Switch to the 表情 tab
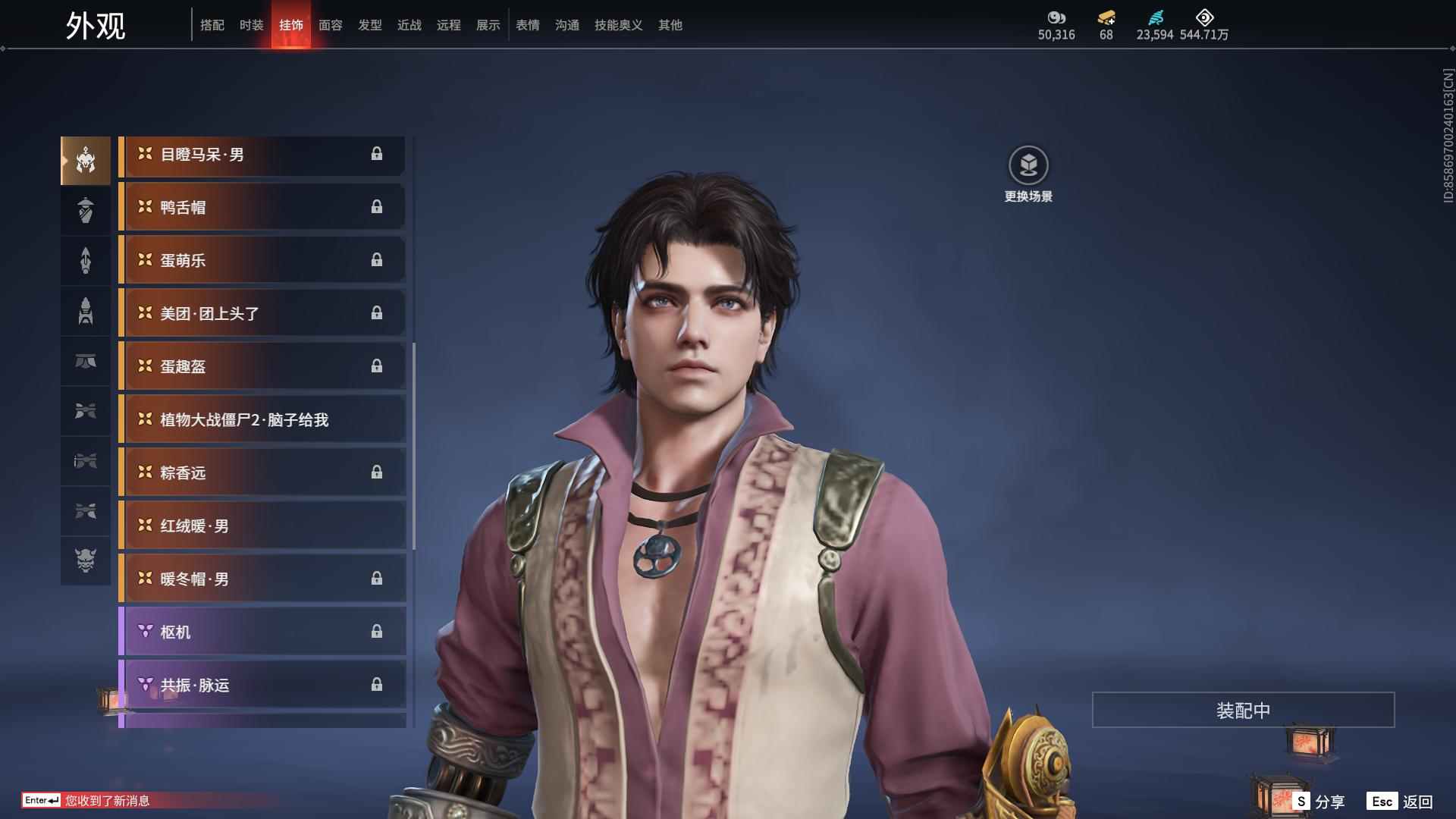Screen dimensions: 1456x819 (x=527, y=25)
